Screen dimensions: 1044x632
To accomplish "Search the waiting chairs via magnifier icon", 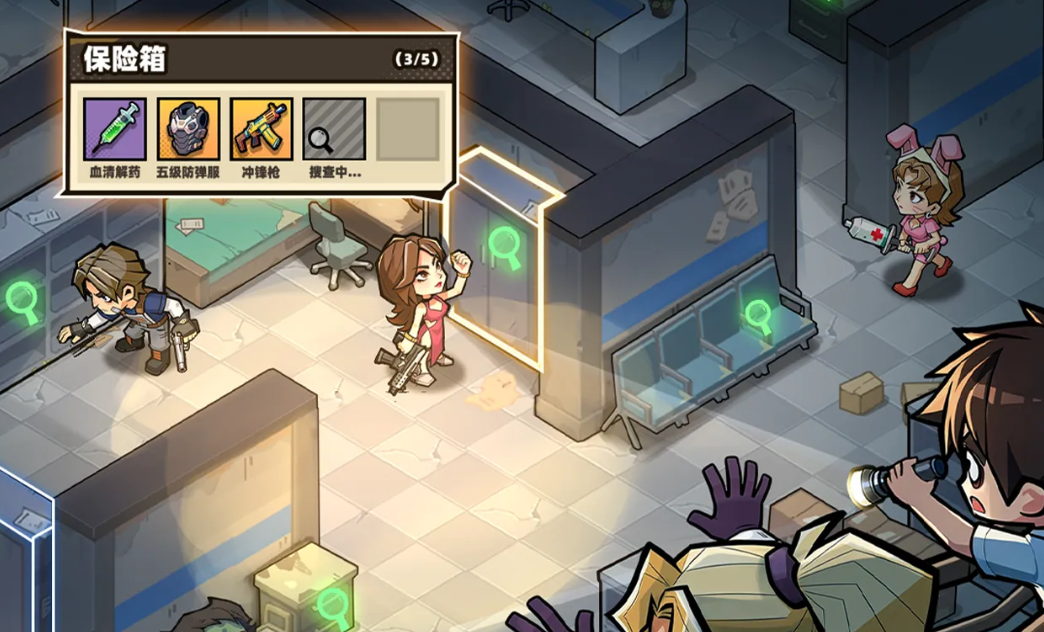I will tap(759, 316).
